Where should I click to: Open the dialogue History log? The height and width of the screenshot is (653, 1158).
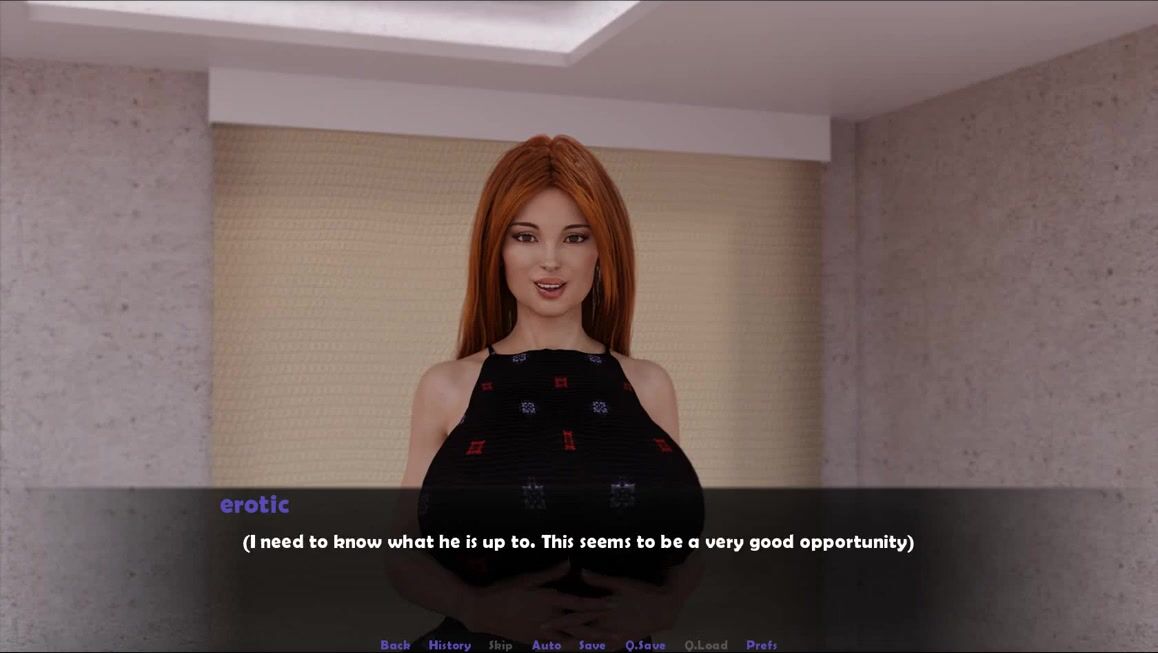449,645
